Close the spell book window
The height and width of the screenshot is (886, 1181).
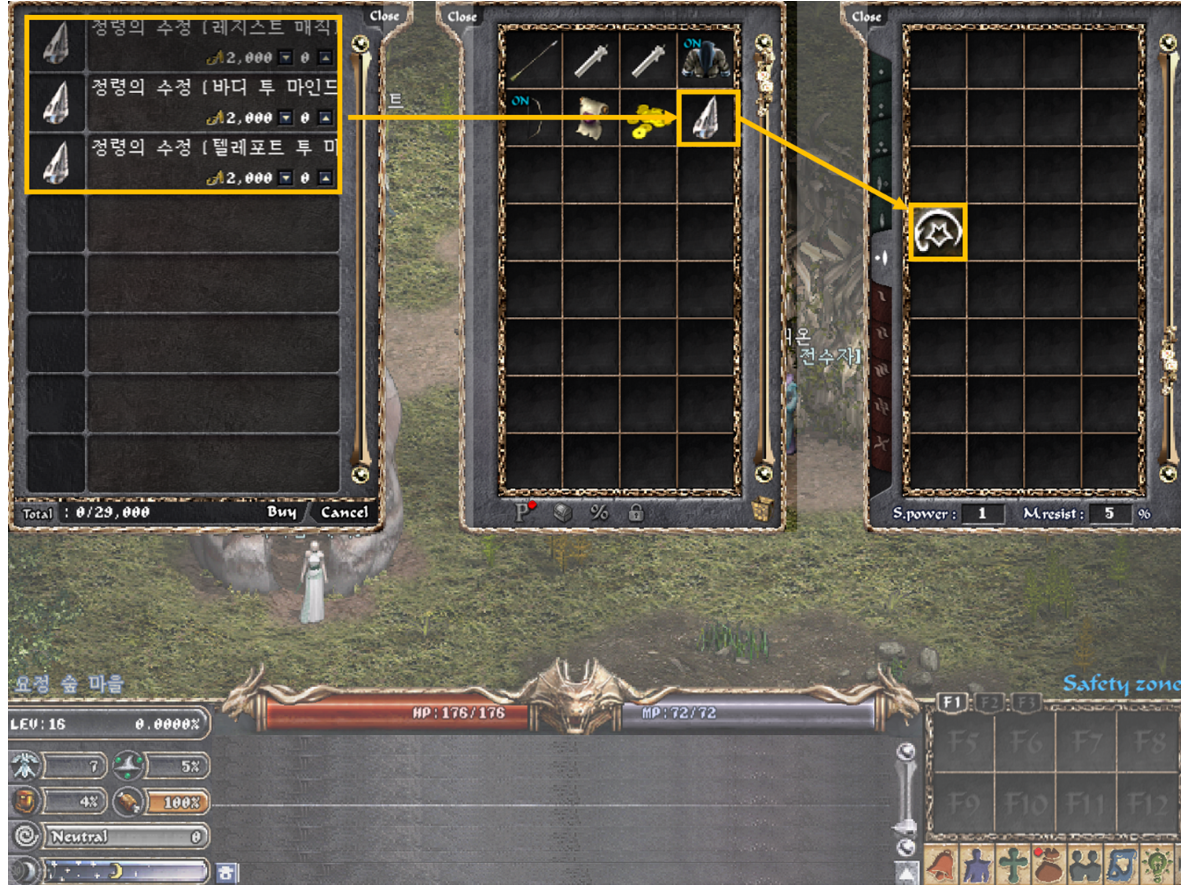click(867, 16)
